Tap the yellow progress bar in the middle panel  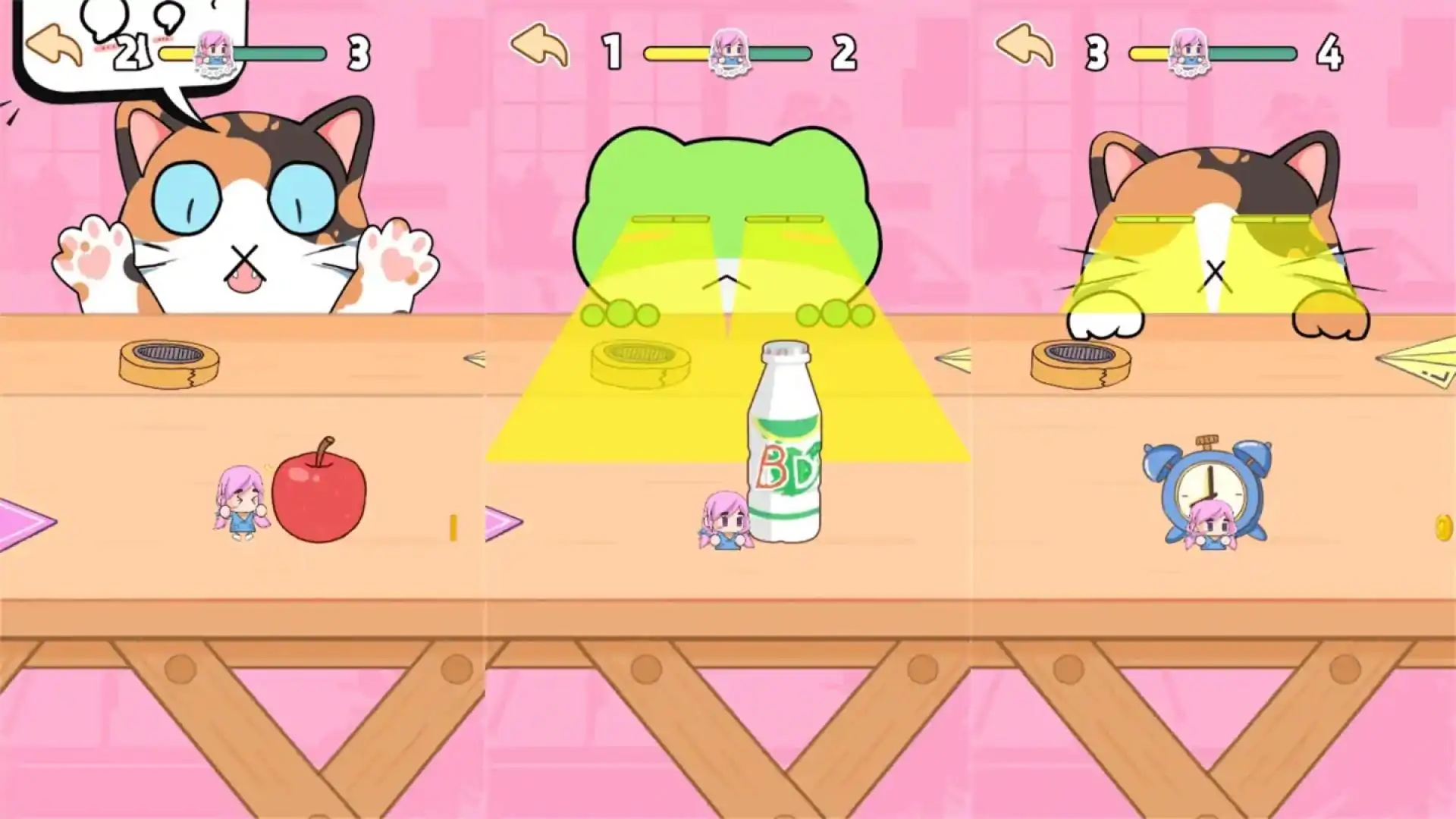coord(675,53)
